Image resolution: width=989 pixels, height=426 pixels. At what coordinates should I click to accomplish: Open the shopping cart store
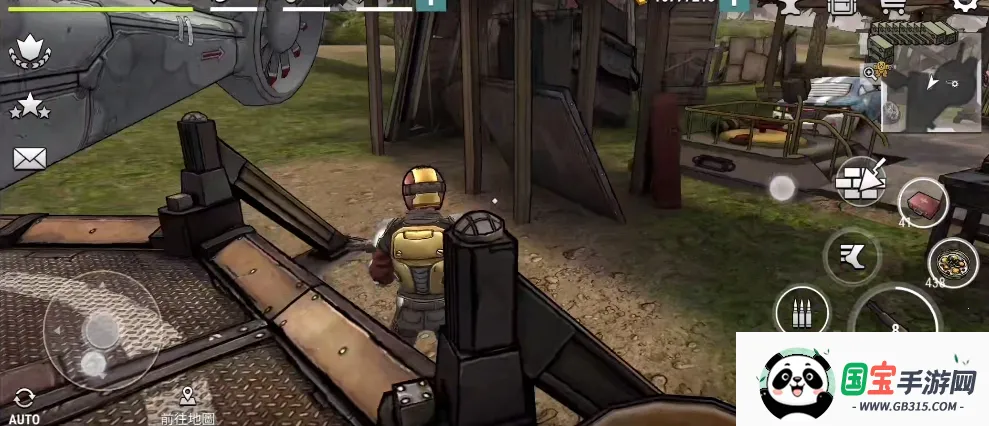click(892, 5)
